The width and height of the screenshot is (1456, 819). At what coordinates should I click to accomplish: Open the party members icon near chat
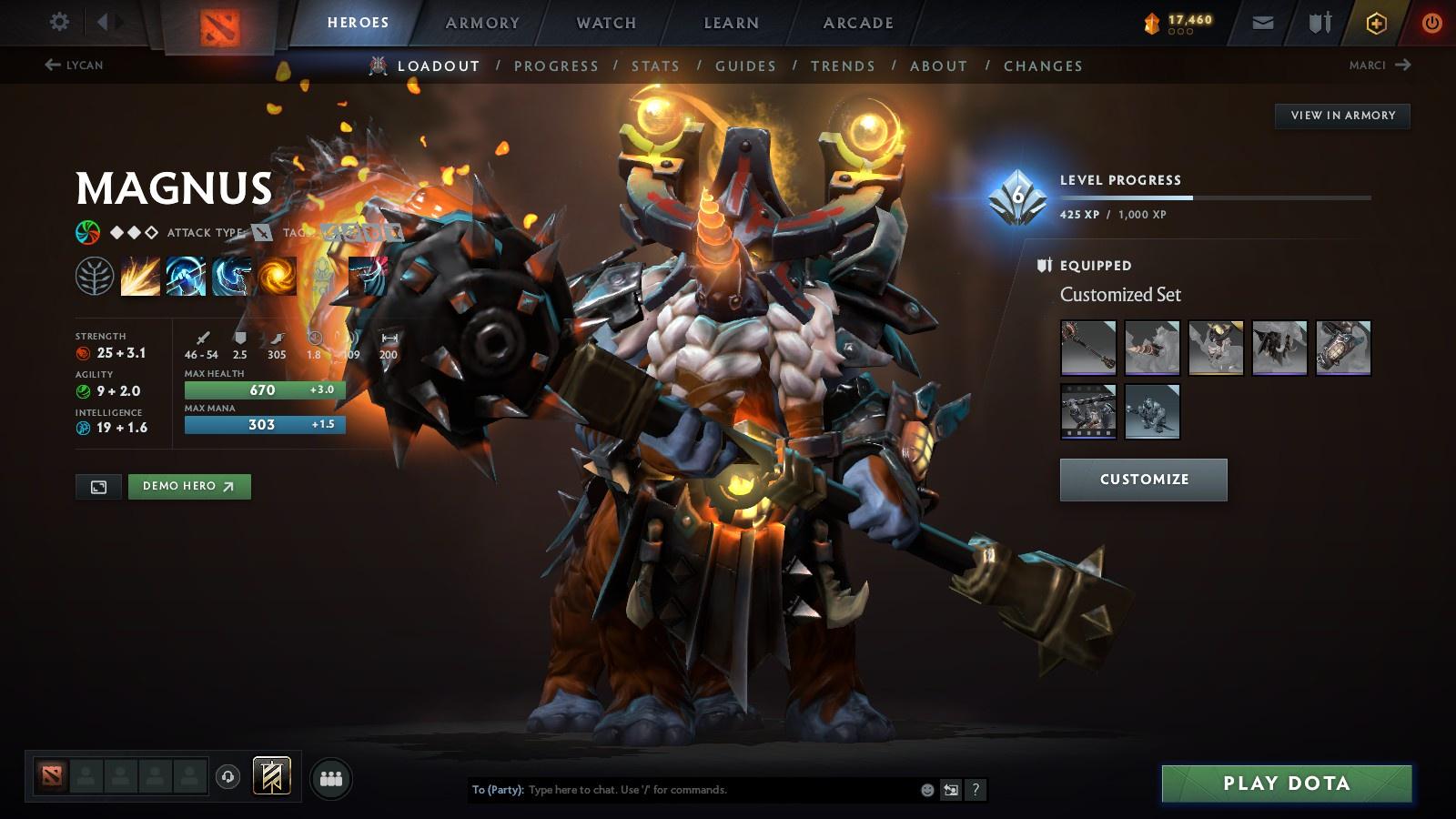[331, 777]
